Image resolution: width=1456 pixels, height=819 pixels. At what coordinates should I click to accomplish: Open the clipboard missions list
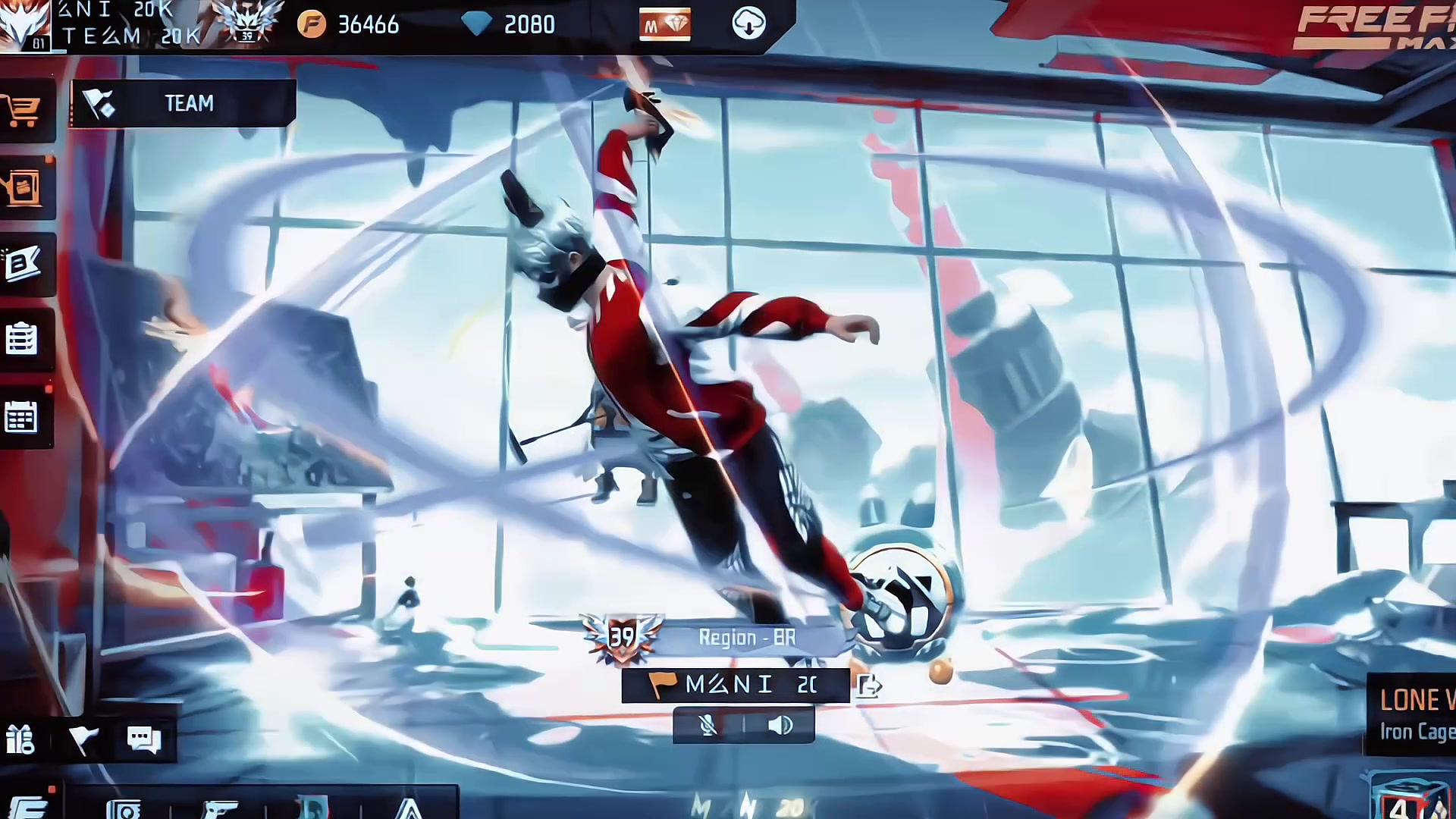click(x=21, y=339)
